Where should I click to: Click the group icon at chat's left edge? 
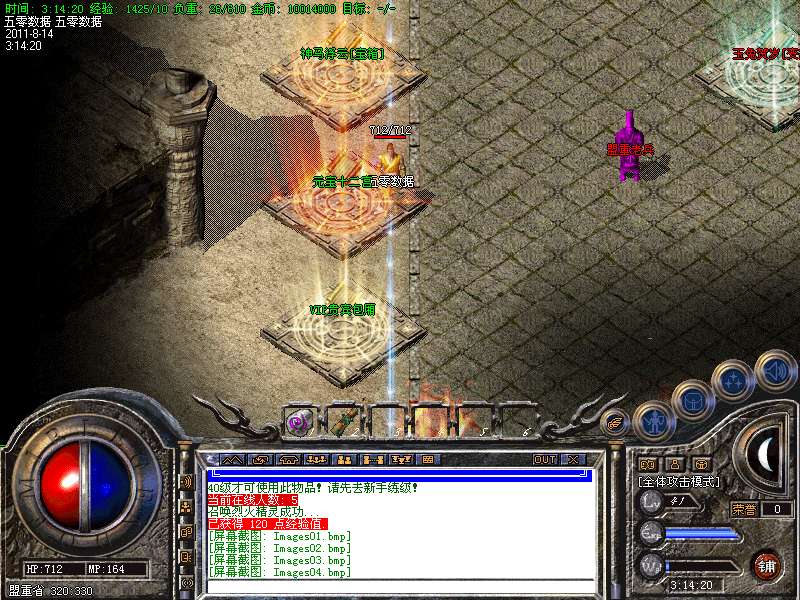point(187,506)
